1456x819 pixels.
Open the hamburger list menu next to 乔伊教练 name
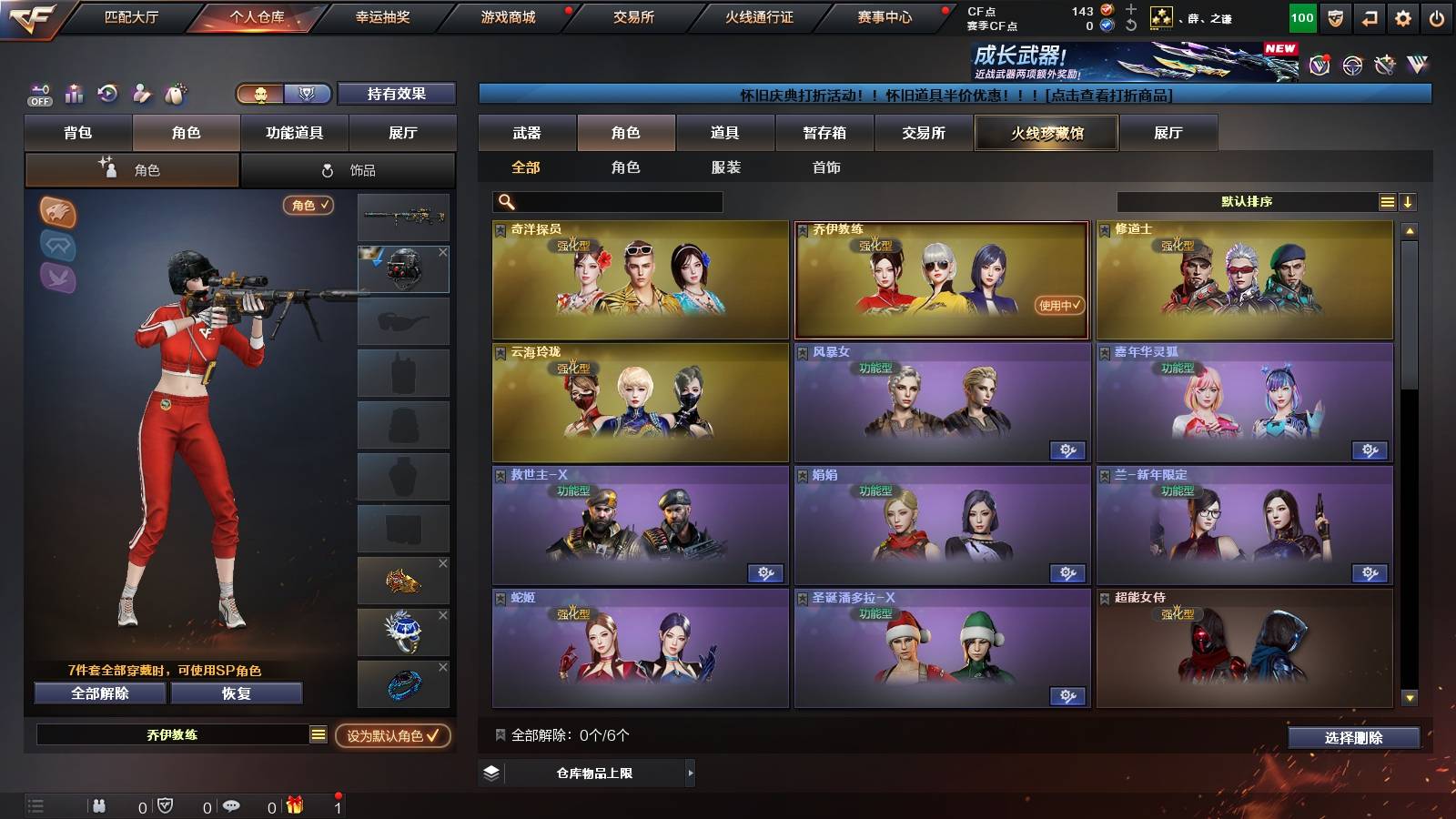[x=318, y=733]
